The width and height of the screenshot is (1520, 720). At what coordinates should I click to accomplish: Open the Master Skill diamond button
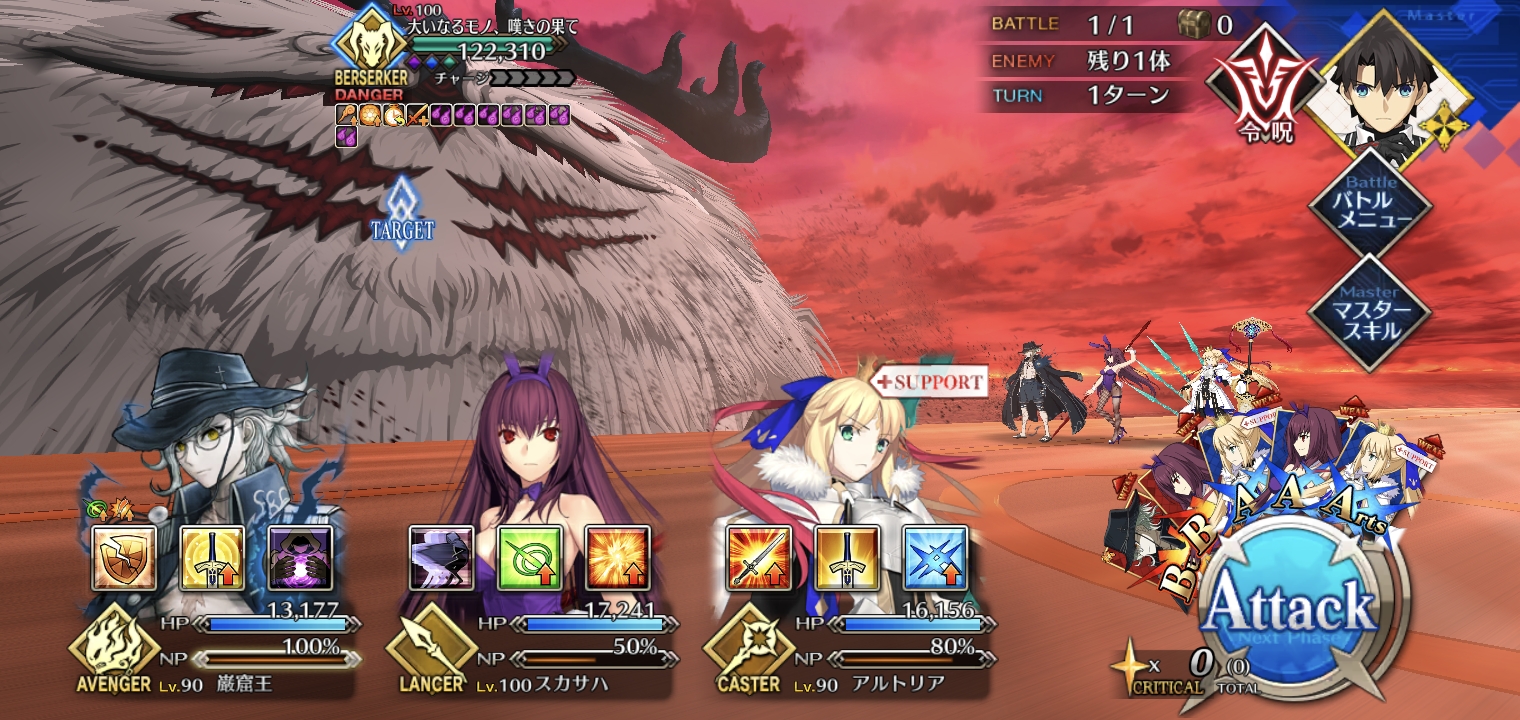pos(1370,314)
